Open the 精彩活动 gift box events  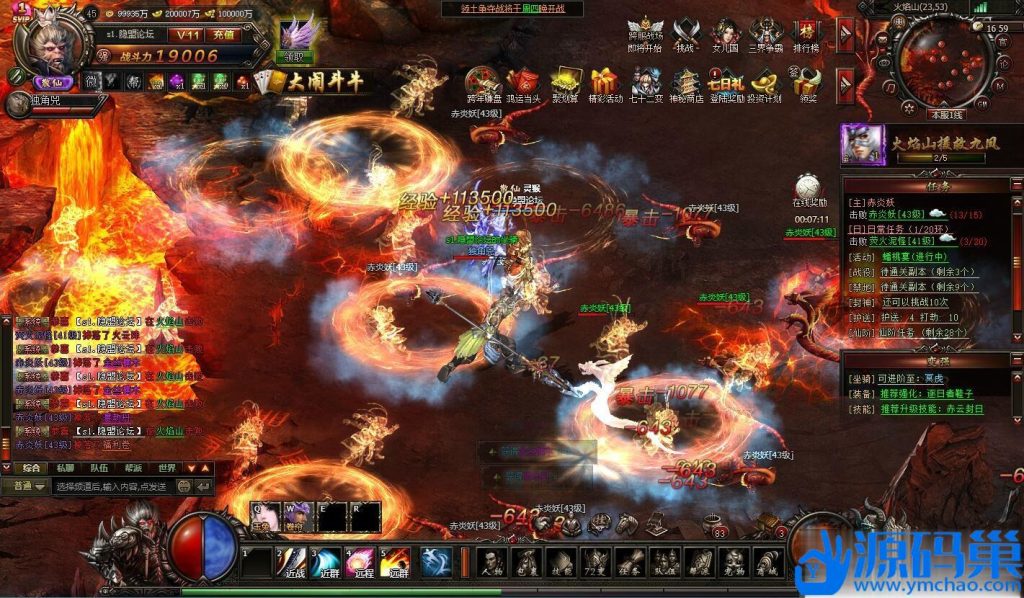click(606, 85)
